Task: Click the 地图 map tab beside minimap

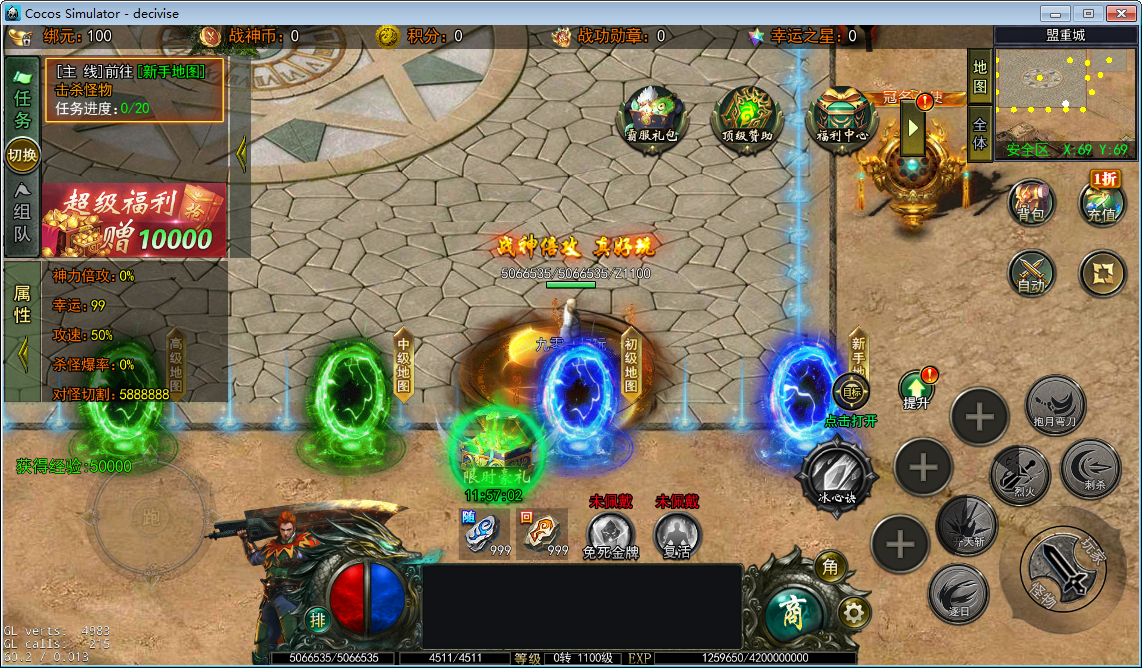Action: tap(980, 78)
